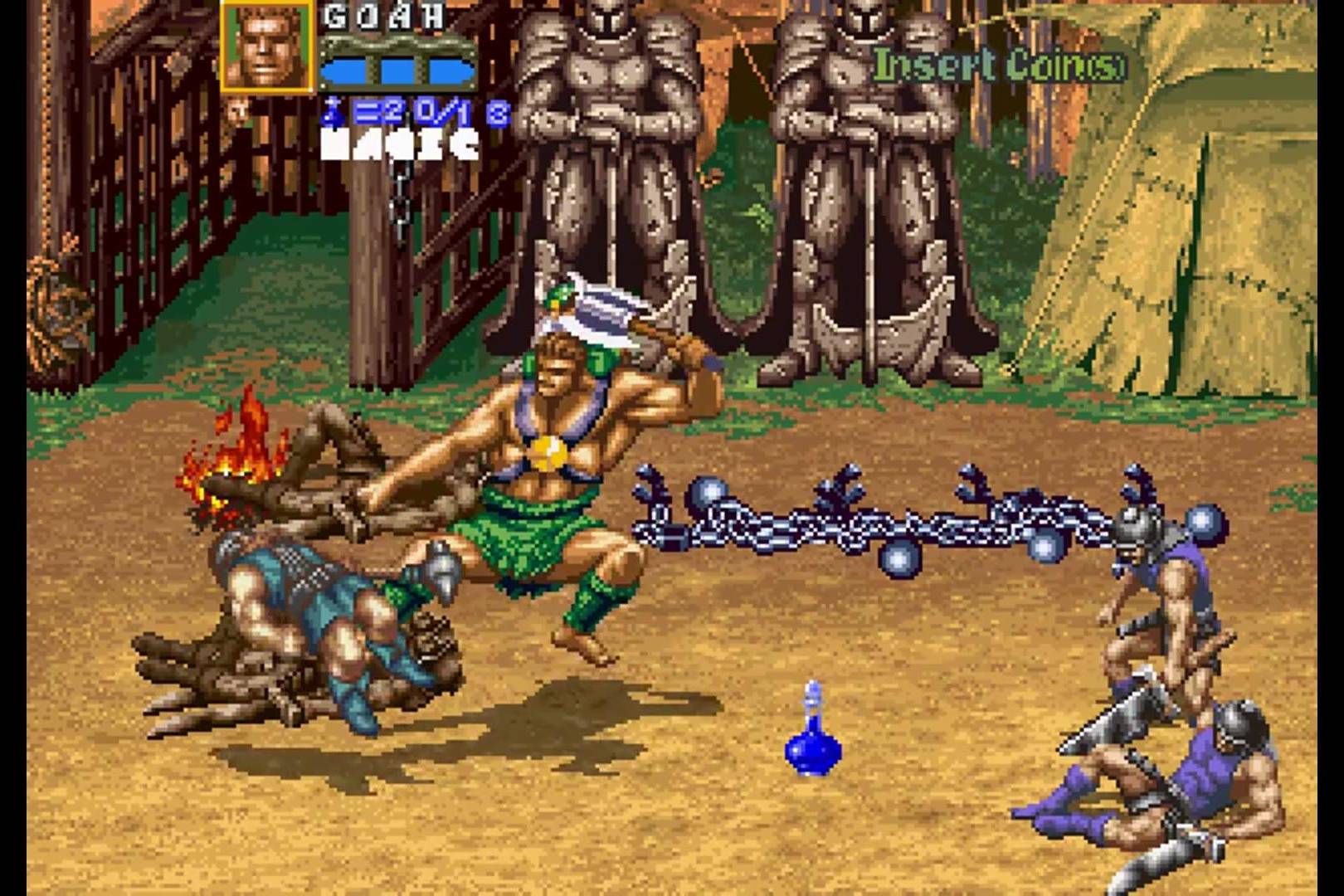Click the blue magic potion counter icon
Screen dimensions: 1344x896
[333, 112]
